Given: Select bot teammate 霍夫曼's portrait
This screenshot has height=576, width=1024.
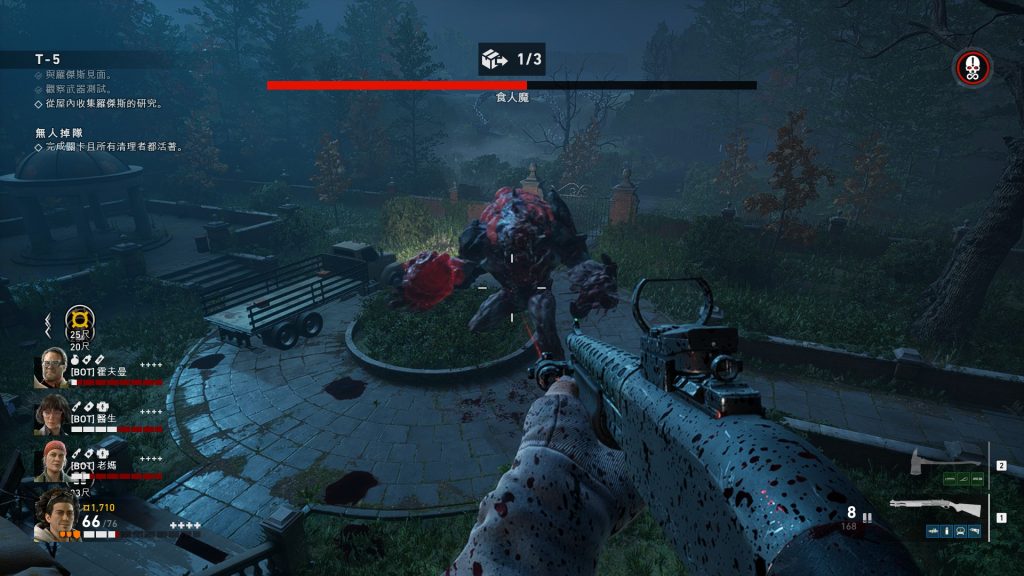Looking at the screenshot, I should 51,367.
